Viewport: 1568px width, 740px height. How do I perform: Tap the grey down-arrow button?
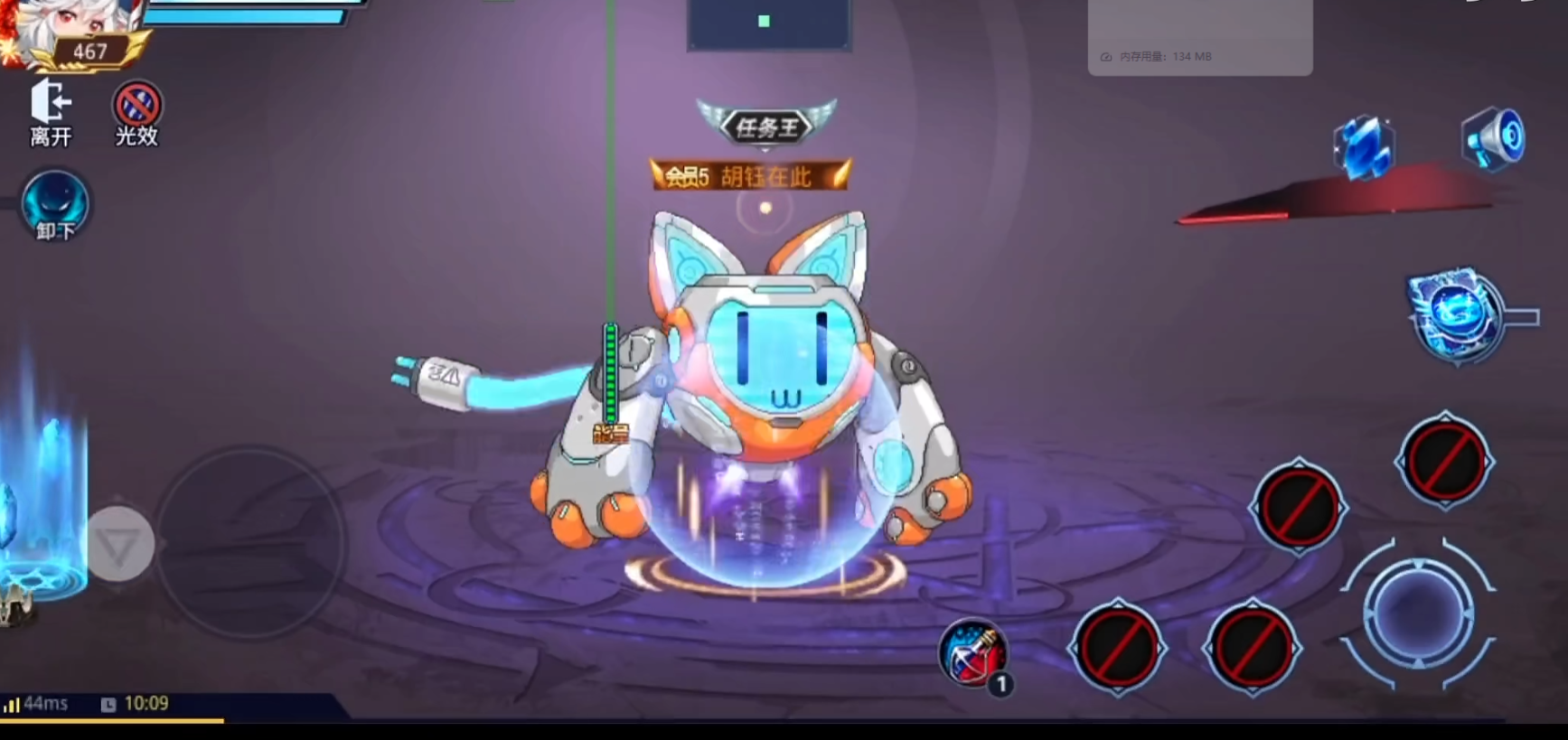click(119, 544)
